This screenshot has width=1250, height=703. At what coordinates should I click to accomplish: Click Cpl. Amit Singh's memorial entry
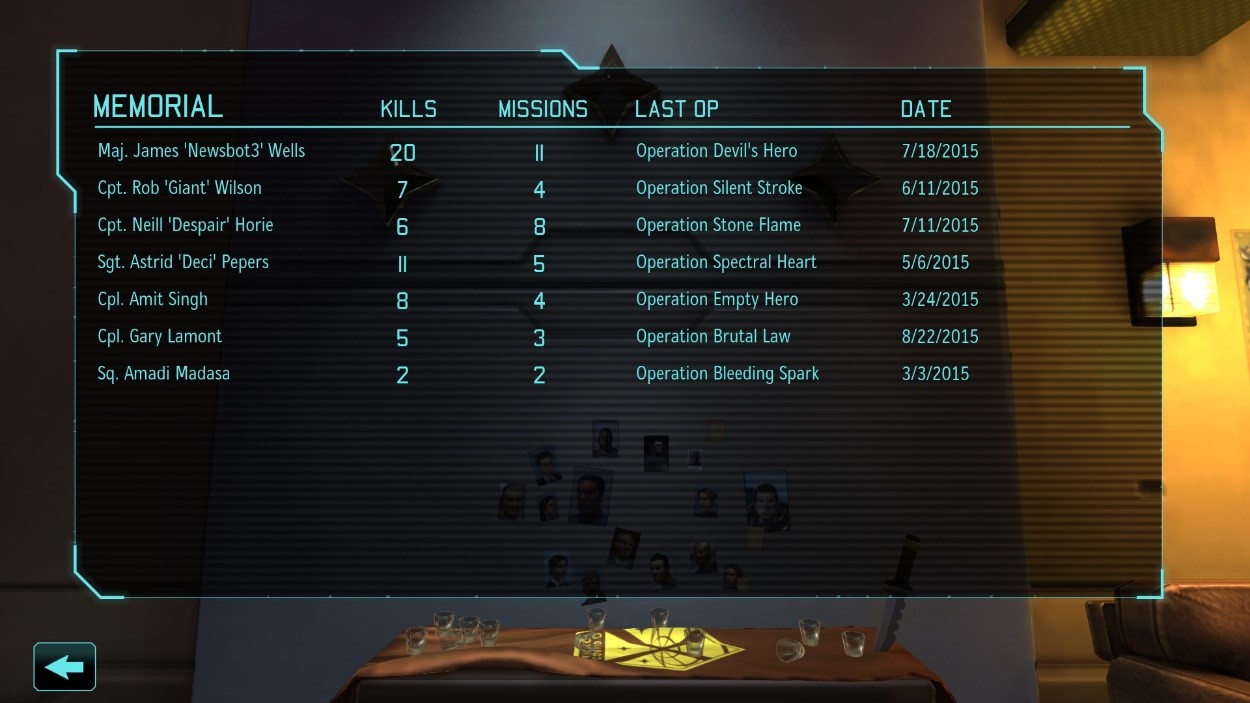pyautogui.click(x=153, y=299)
